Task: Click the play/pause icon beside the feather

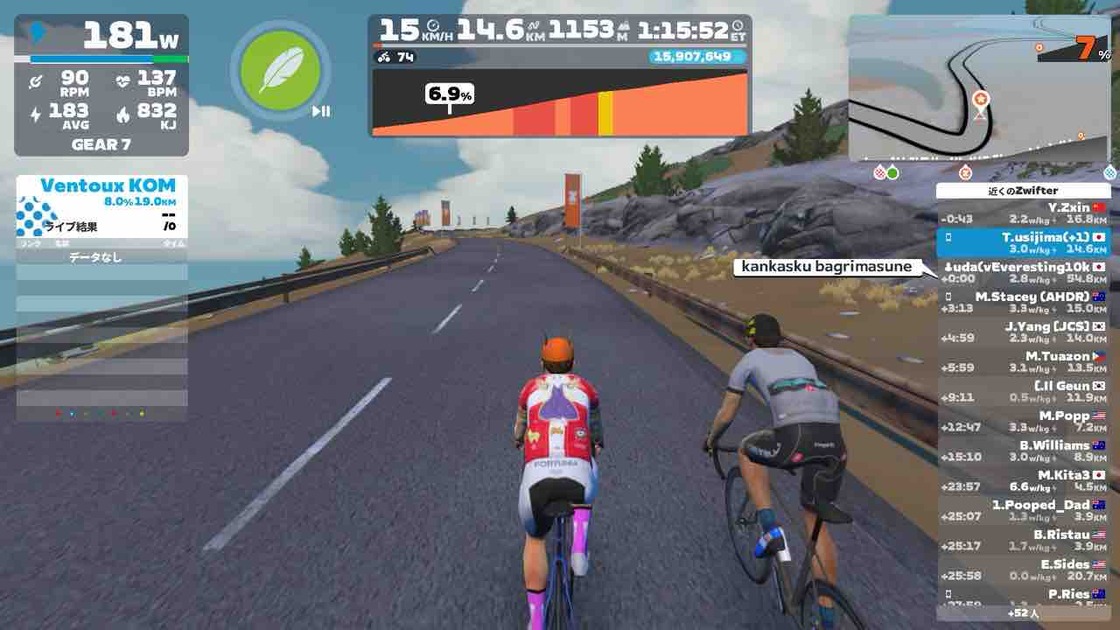Action: click(321, 111)
